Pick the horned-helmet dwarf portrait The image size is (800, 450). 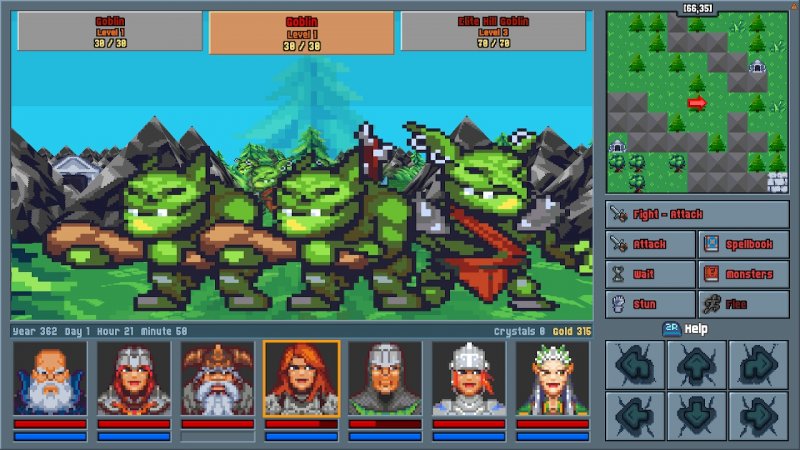pyautogui.click(x=218, y=378)
